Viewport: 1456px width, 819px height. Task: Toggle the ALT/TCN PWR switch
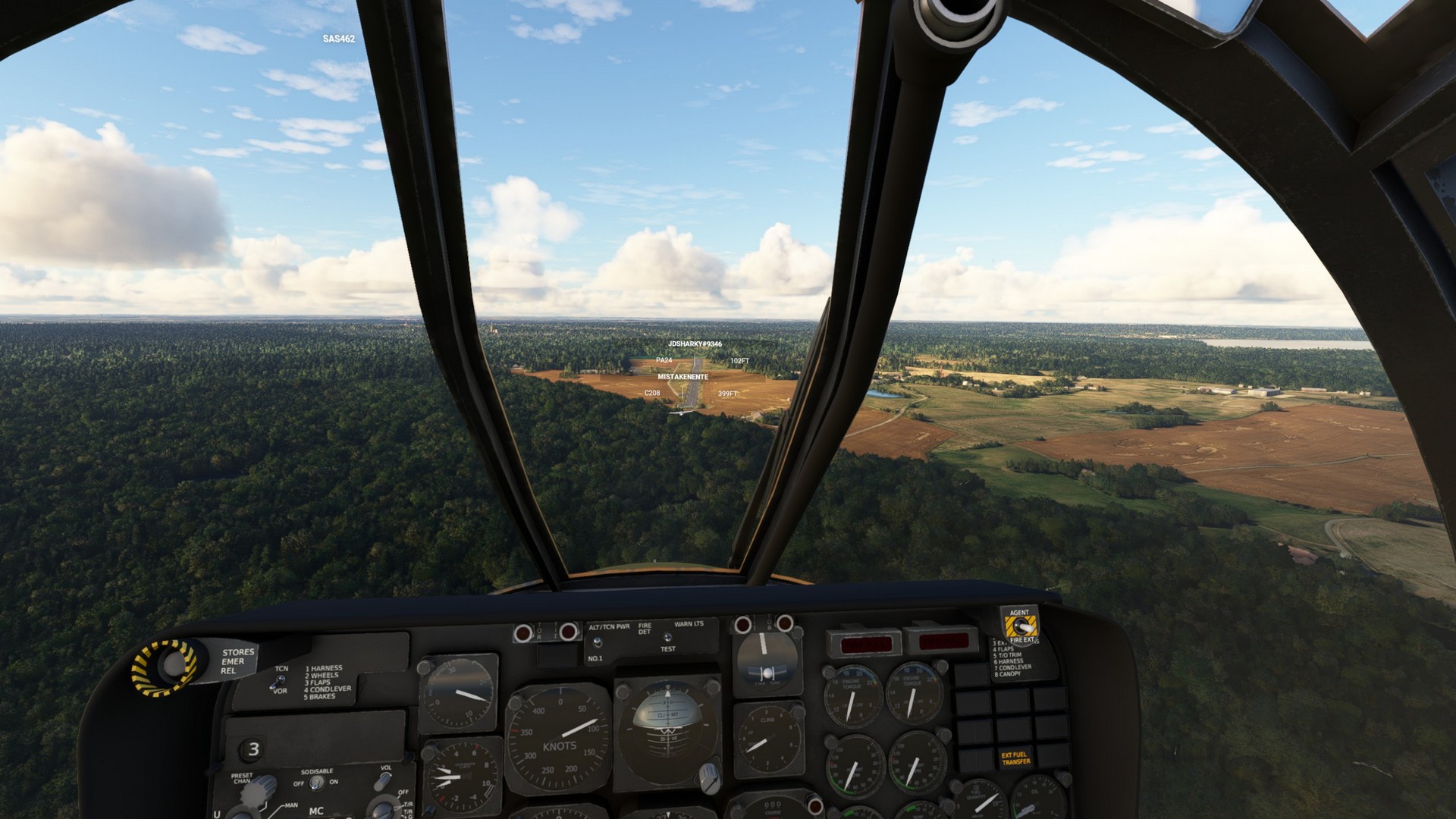coord(597,642)
